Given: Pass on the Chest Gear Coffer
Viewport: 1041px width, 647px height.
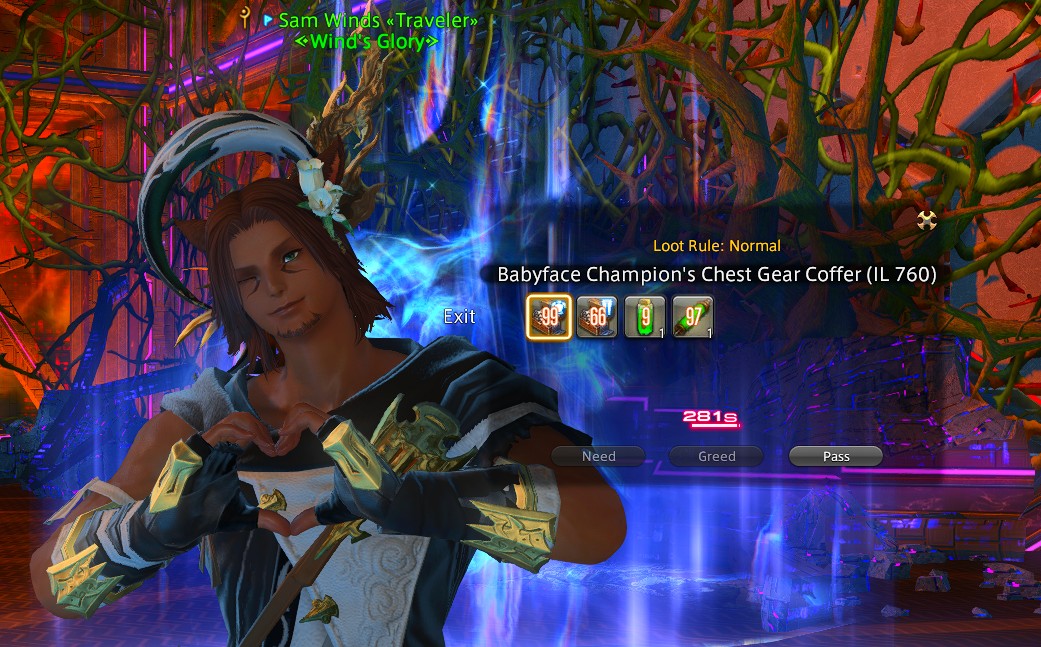Looking at the screenshot, I should [836, 456].
